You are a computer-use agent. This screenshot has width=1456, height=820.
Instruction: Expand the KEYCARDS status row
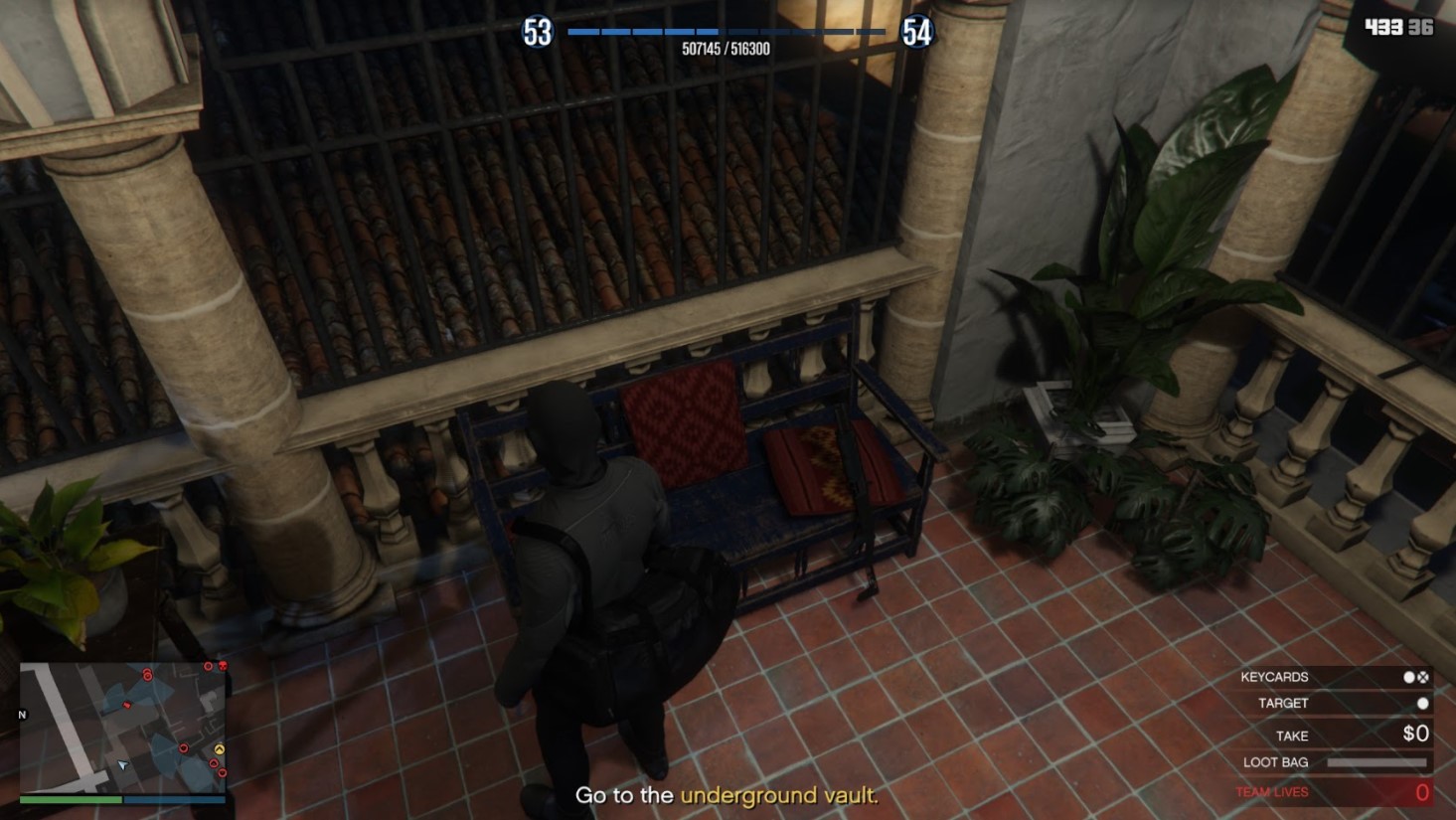coord(1275,677)
